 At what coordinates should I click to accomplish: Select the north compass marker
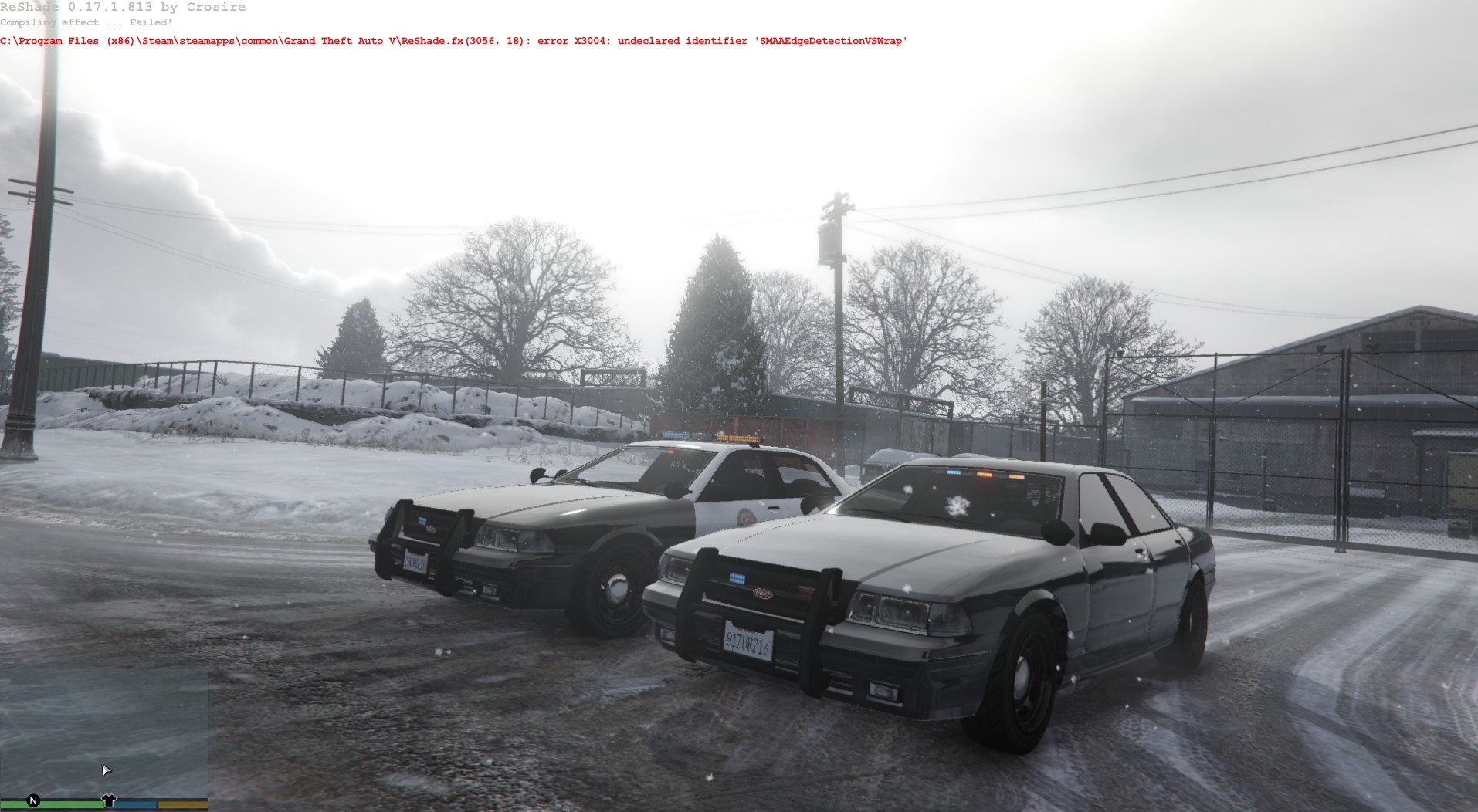[33, 800]
